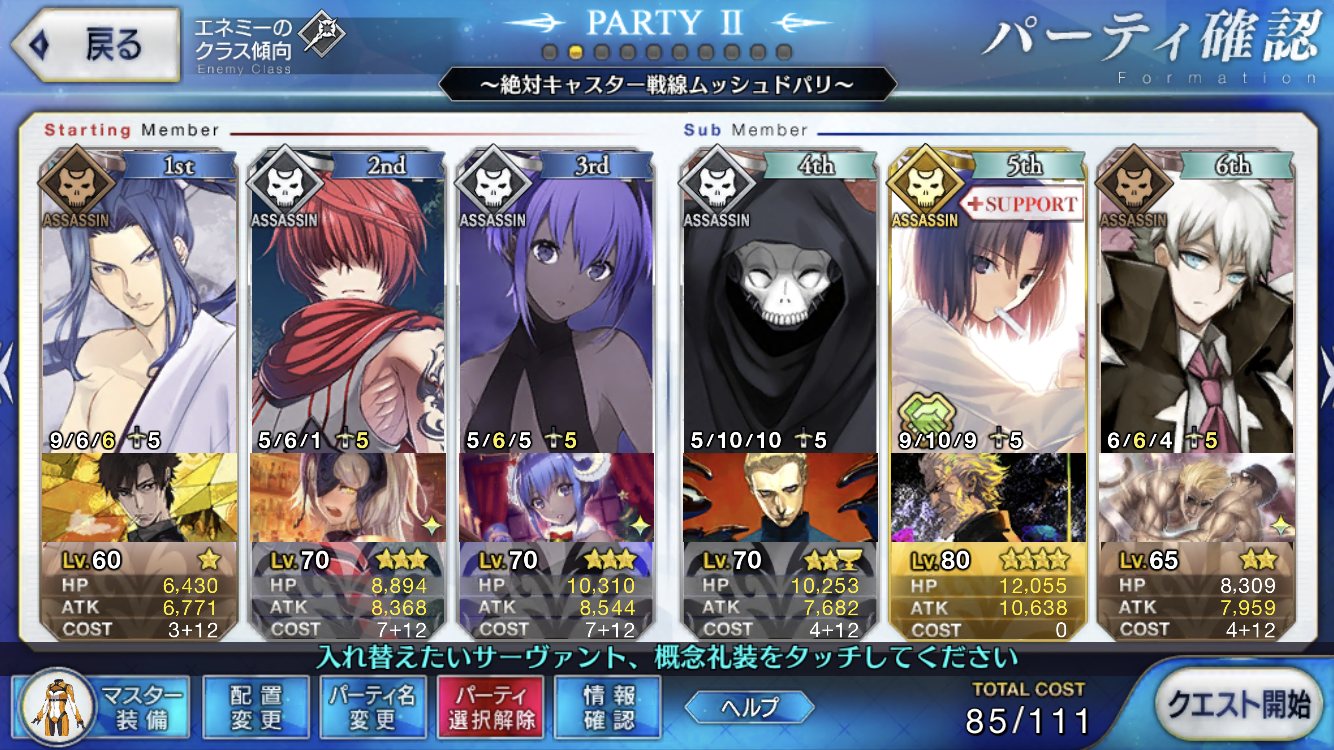
Task: Tap the 4th member's craft essence
Action: click(x=780, y=497)
